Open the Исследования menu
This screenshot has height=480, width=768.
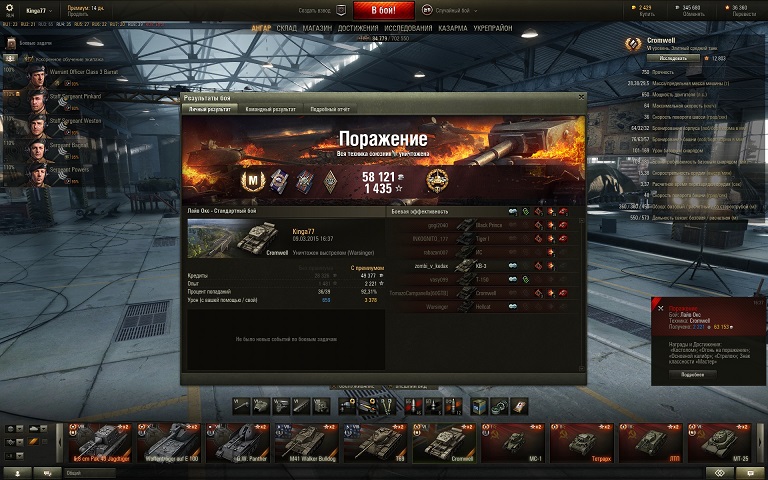(x=408, y=28)
